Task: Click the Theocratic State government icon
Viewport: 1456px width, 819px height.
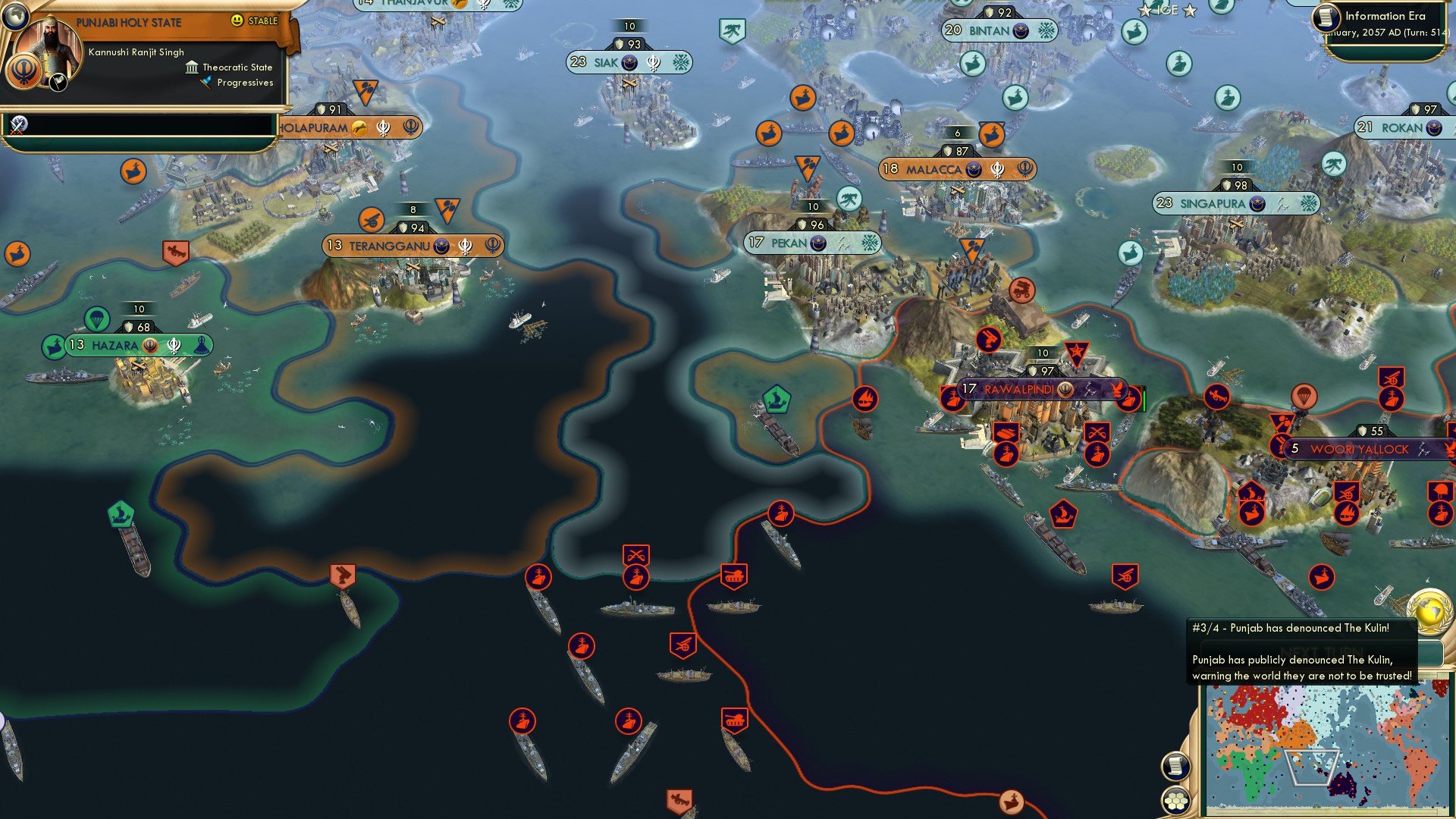Action: (192, 68)
